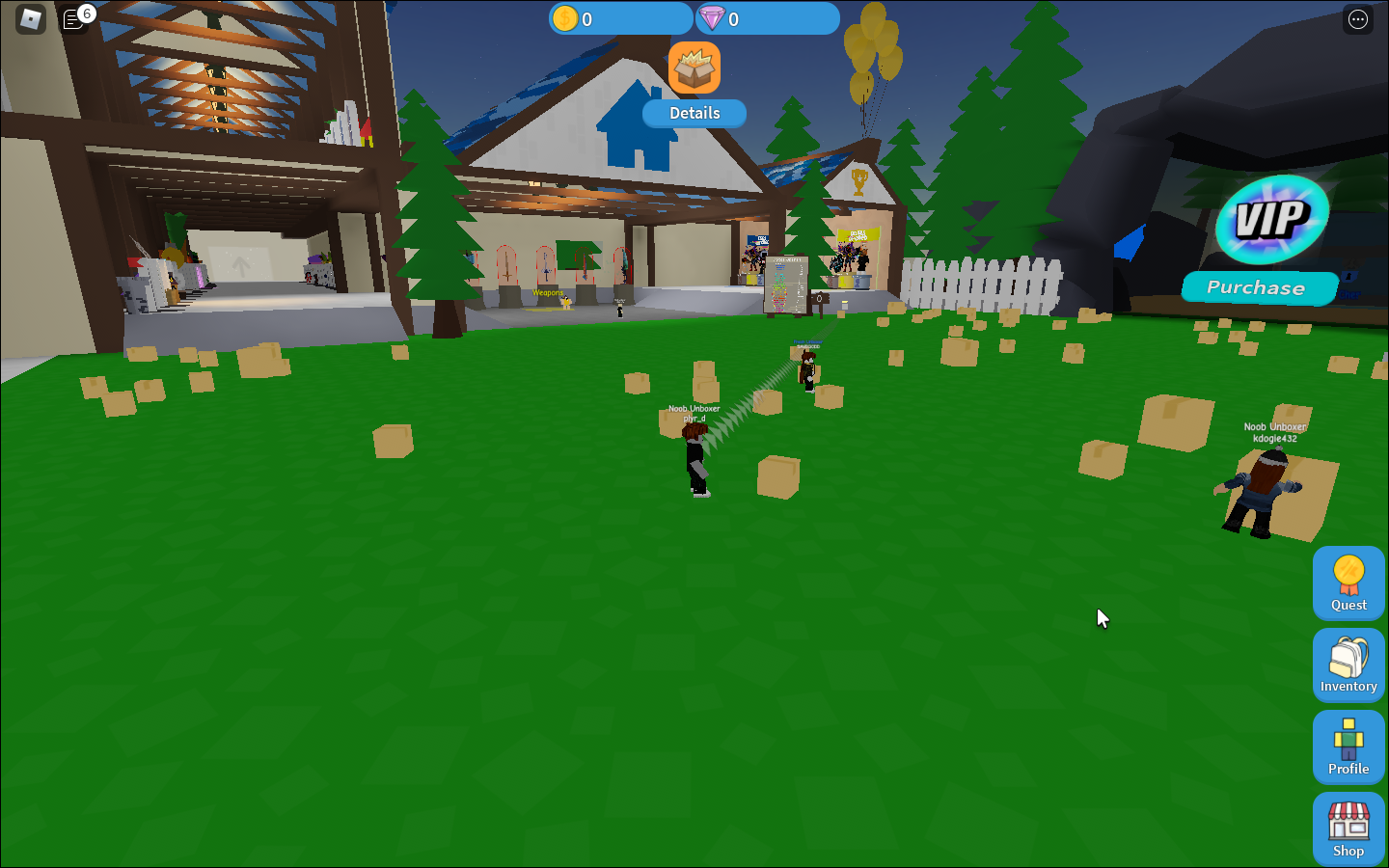Open the Shop storefront
This screenshot has height=868, width=1389.
click(1348, 827)
